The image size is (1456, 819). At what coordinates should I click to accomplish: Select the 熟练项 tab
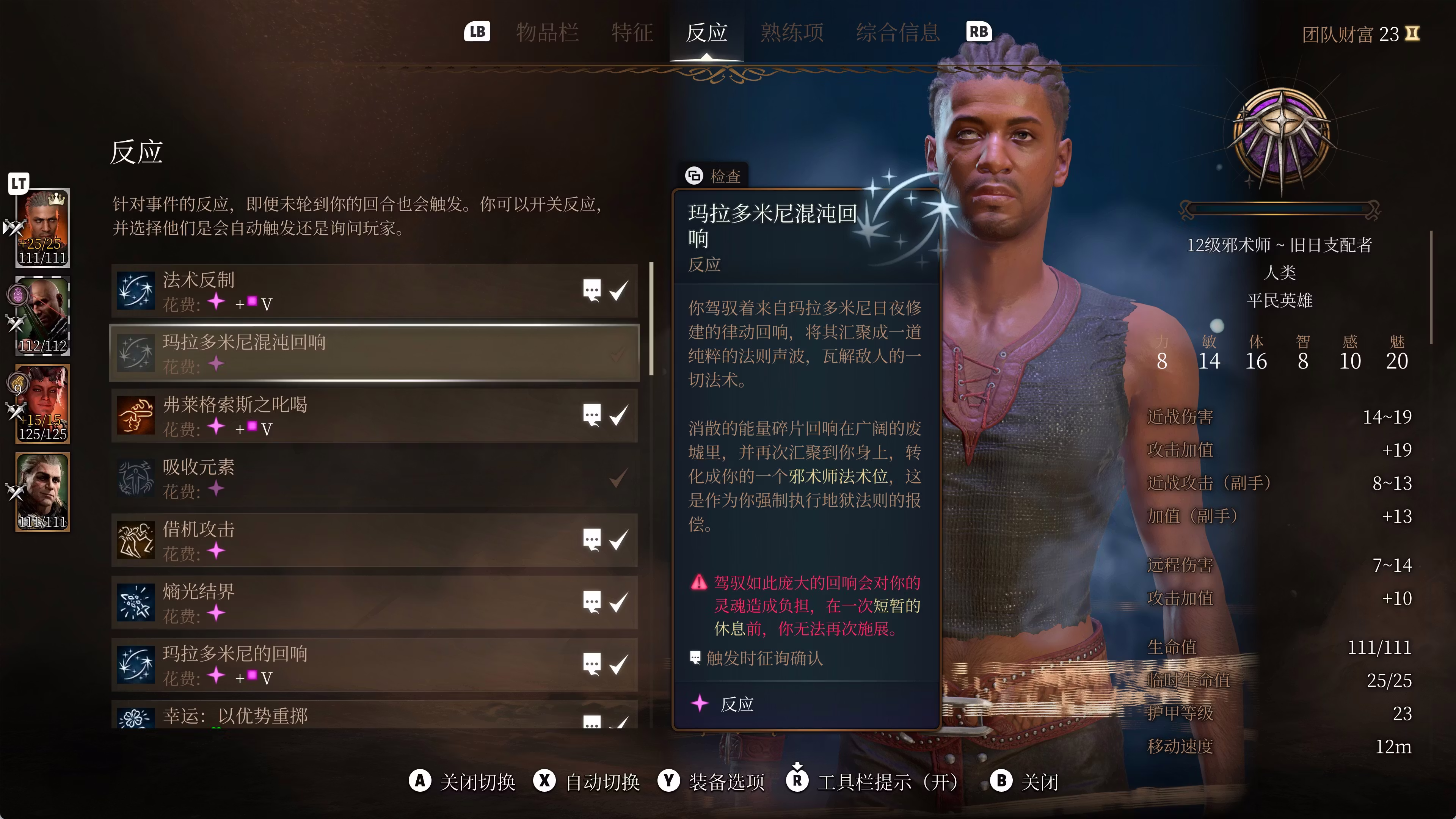(x=791, y=33)
